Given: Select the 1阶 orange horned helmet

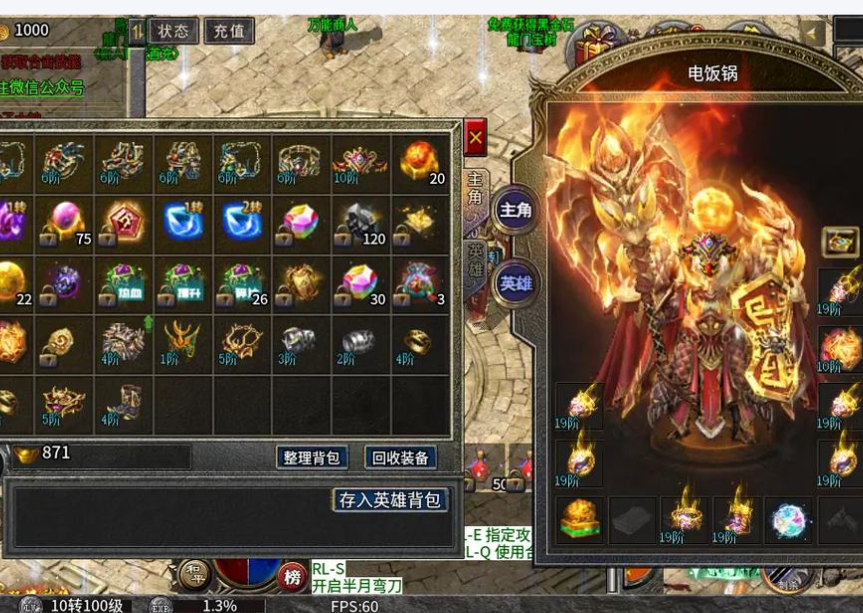Looking at the screenshot, I should tap(183, 342).
